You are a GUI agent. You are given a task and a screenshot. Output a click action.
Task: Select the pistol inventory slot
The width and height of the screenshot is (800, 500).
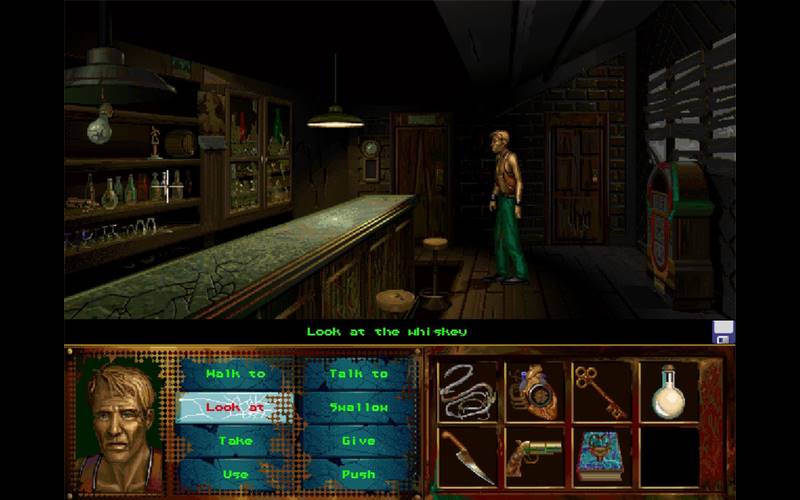[x=533, y=456]
